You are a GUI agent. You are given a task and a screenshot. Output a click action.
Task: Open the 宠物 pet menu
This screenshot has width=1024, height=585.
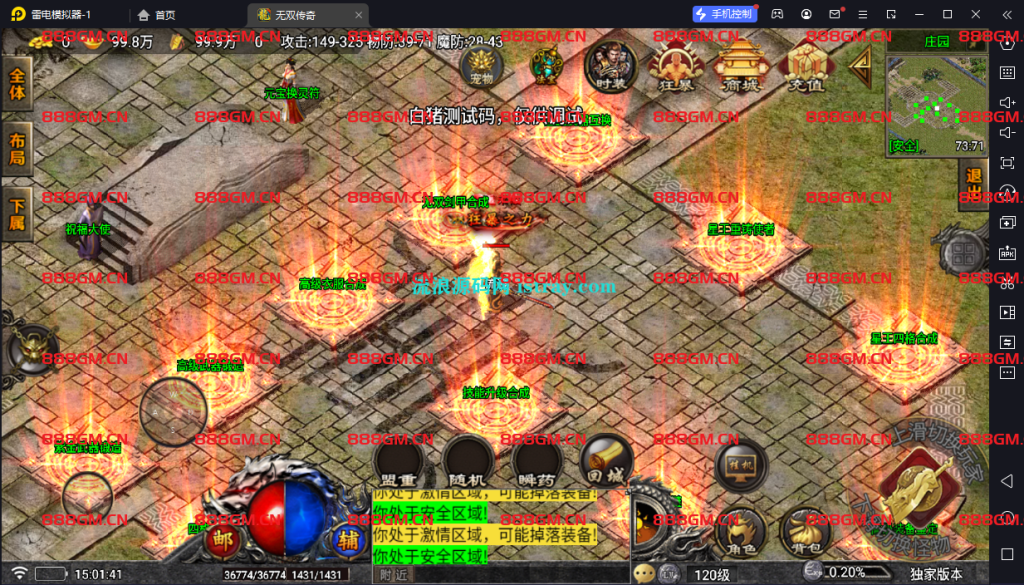[x=482, y=65]
